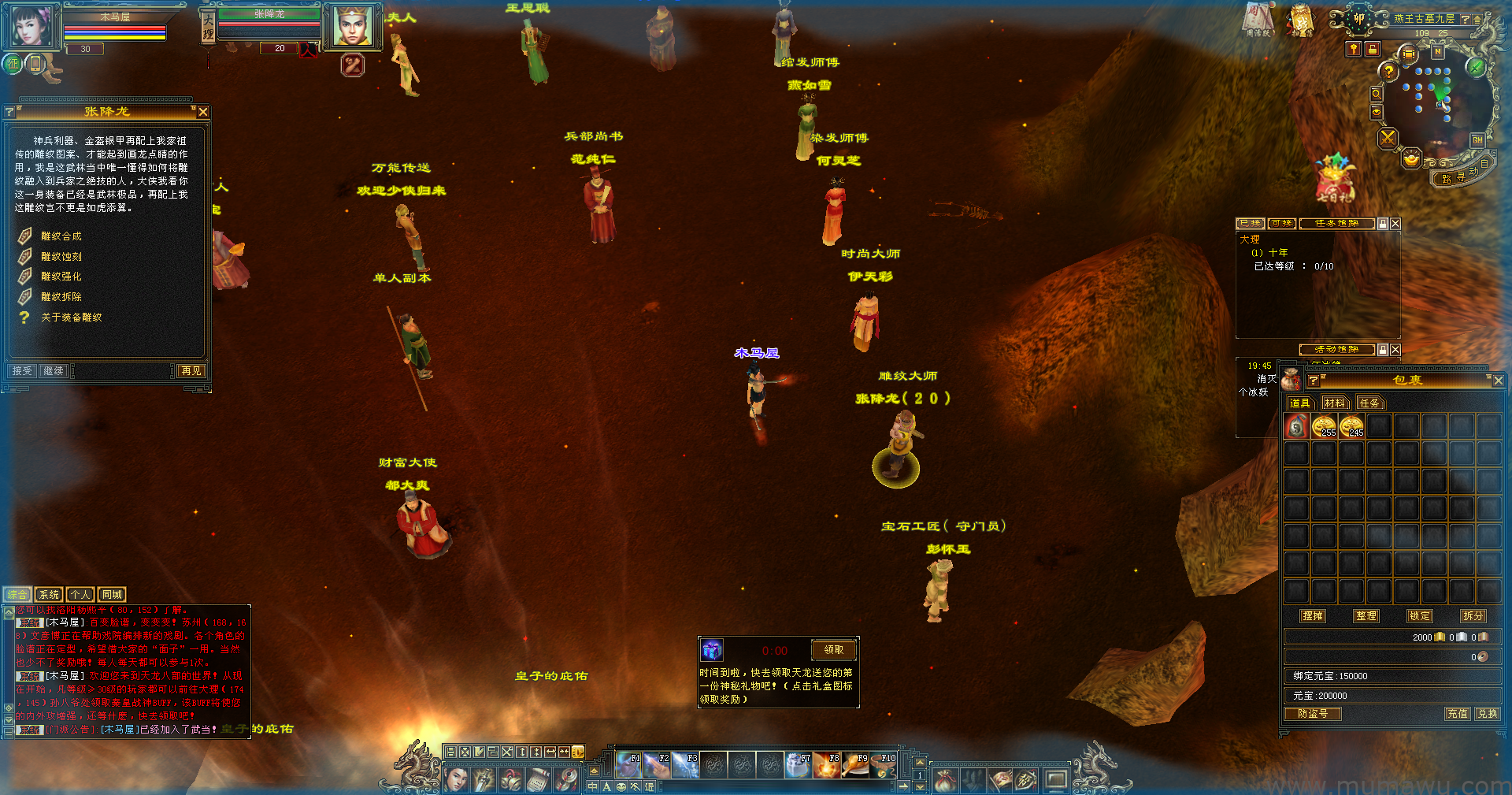Viewport: 1512px width, 795px height.
Task: Switch to the 材料 inventory tab
Action: coord(1335,403)
